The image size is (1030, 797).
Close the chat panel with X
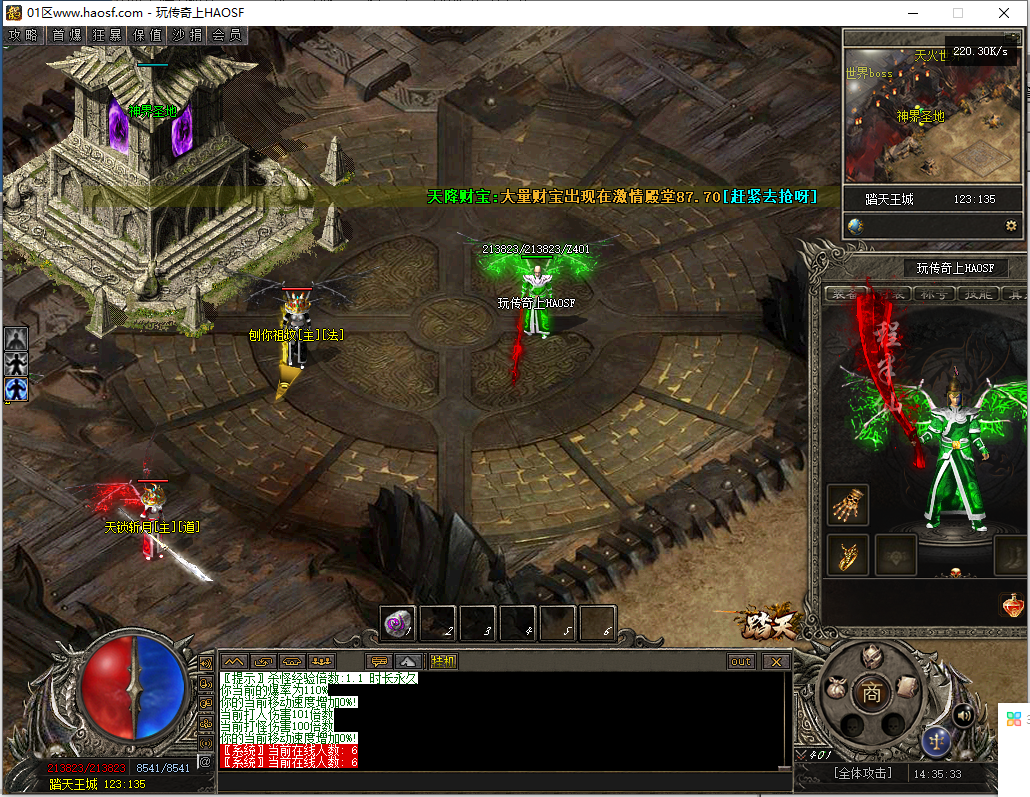(x=776, y=661)
